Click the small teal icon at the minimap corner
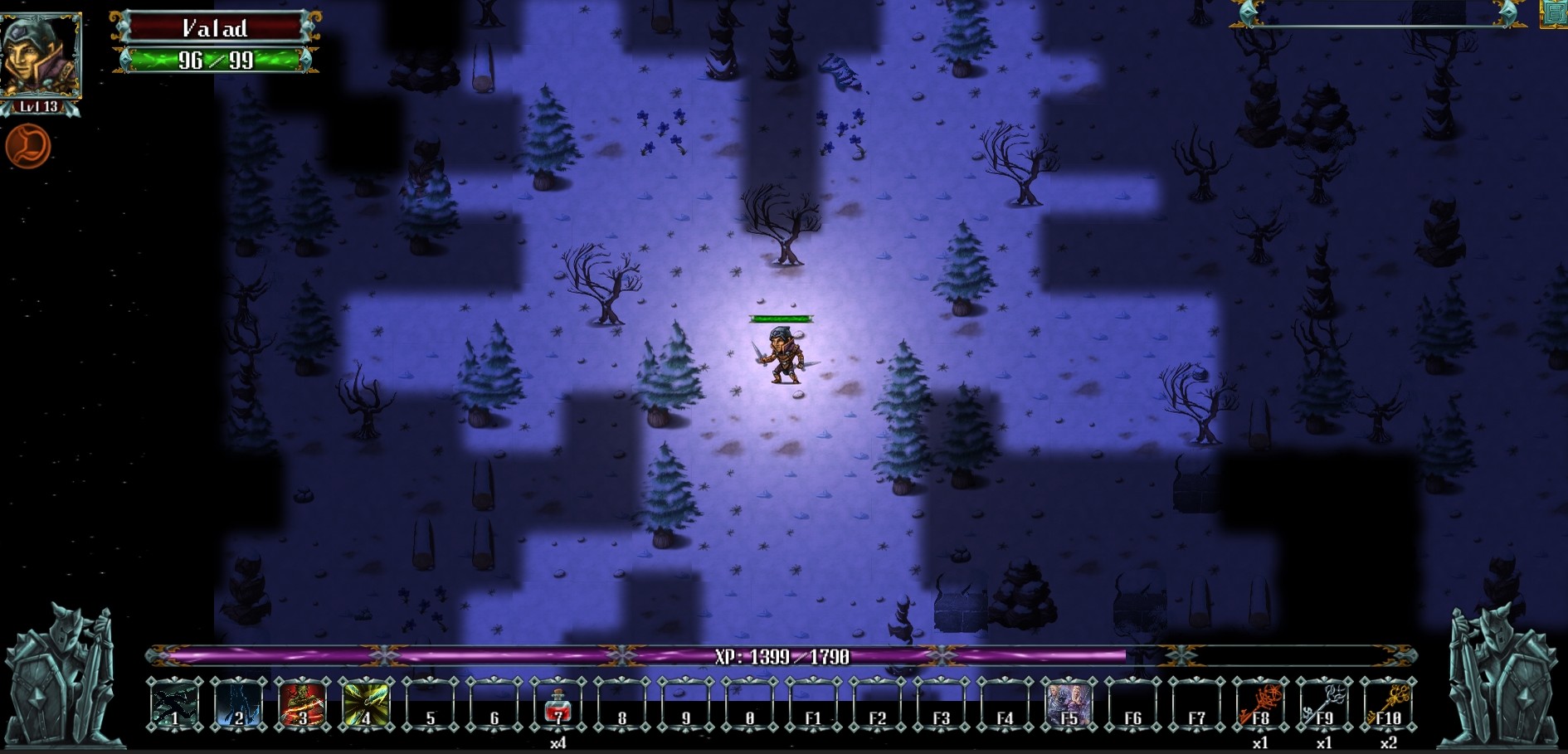 (x=1556, y=14)
